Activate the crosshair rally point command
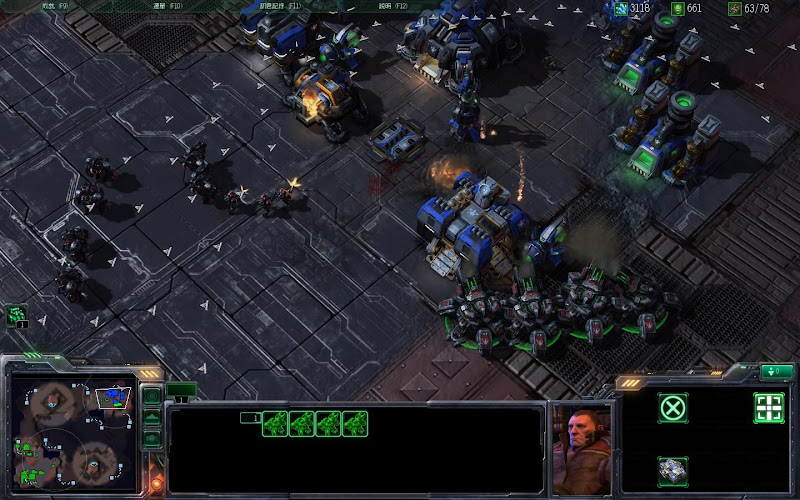This screenshot has width=800, height=500. pos(768,407)
